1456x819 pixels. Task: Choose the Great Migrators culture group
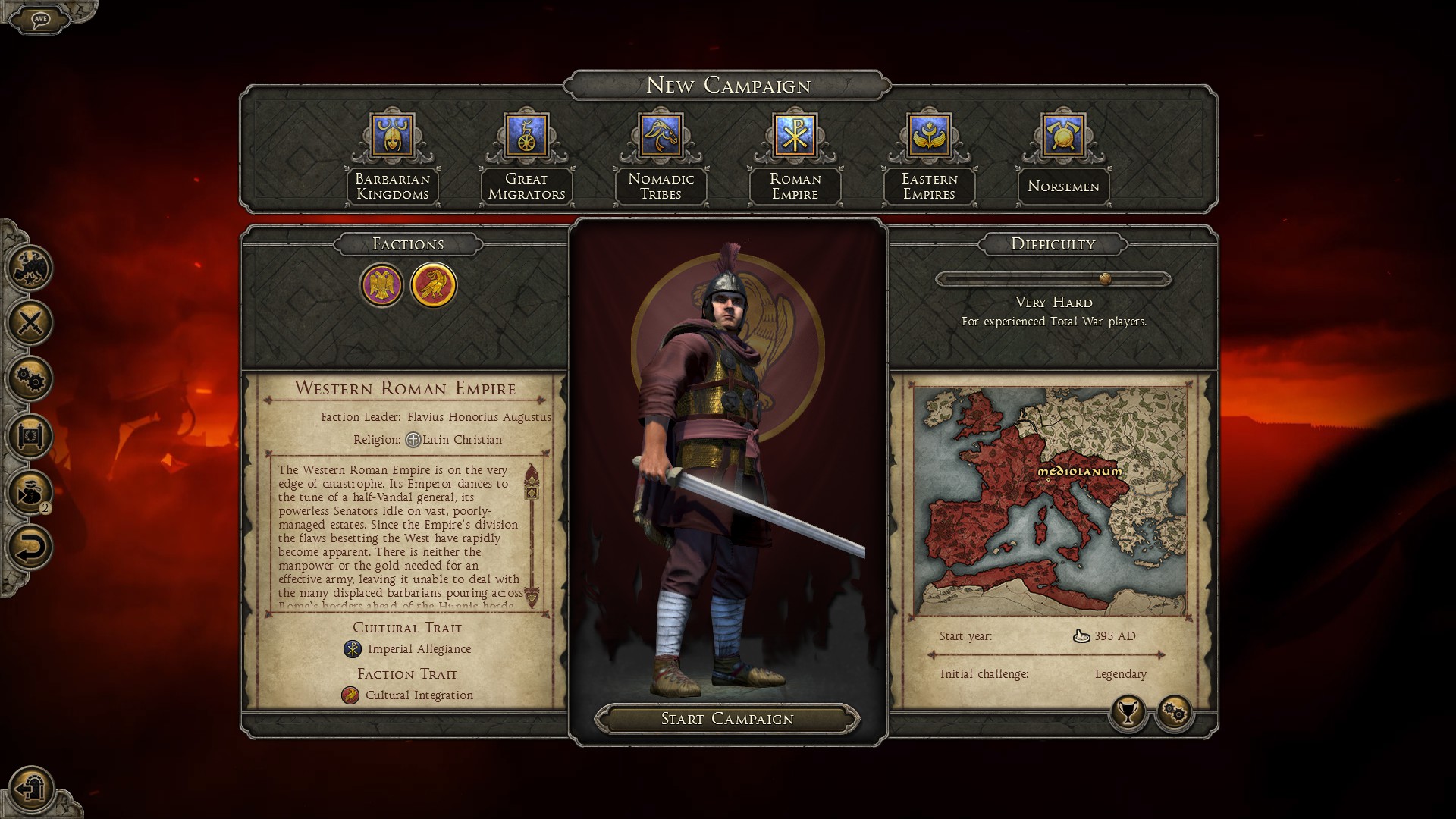(x=526, y=136)
